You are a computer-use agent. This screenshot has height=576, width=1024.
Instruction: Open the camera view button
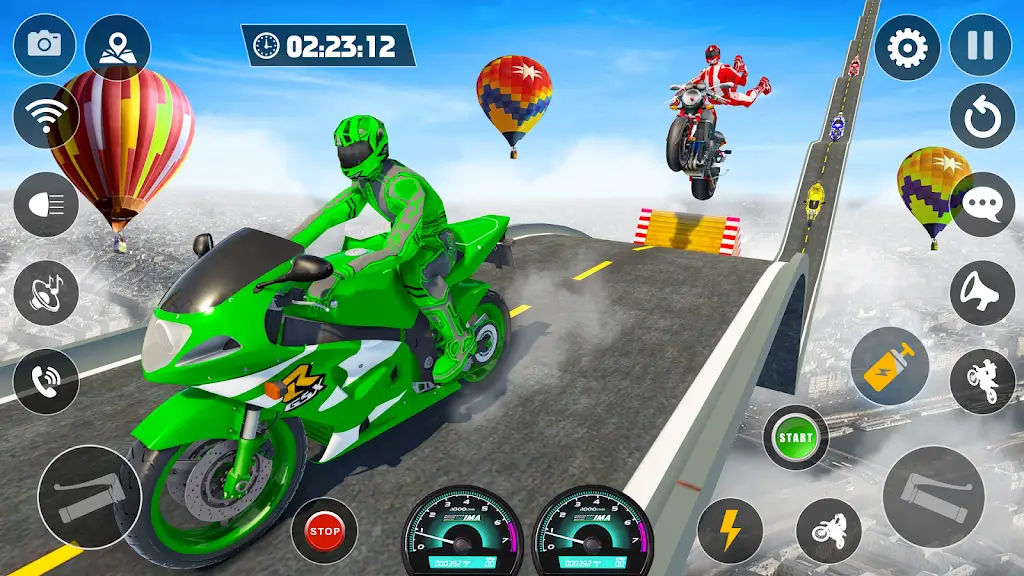coord(44,43)
